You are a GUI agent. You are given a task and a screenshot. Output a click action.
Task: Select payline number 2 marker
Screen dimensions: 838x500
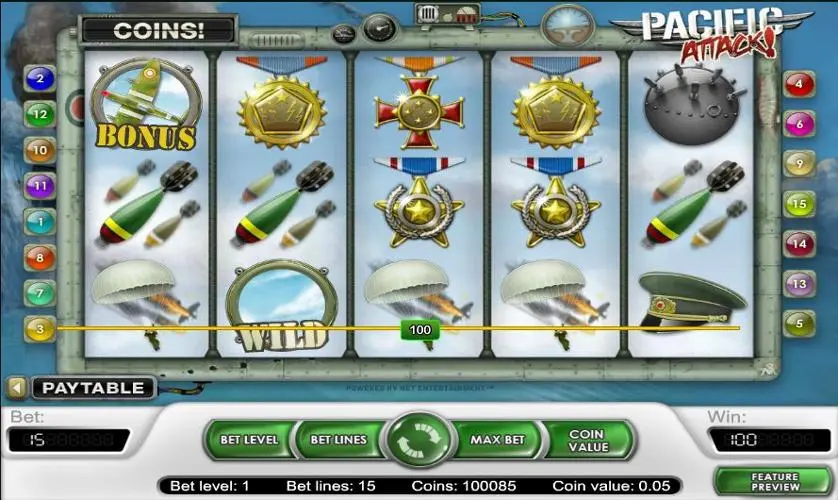(40, 78)
